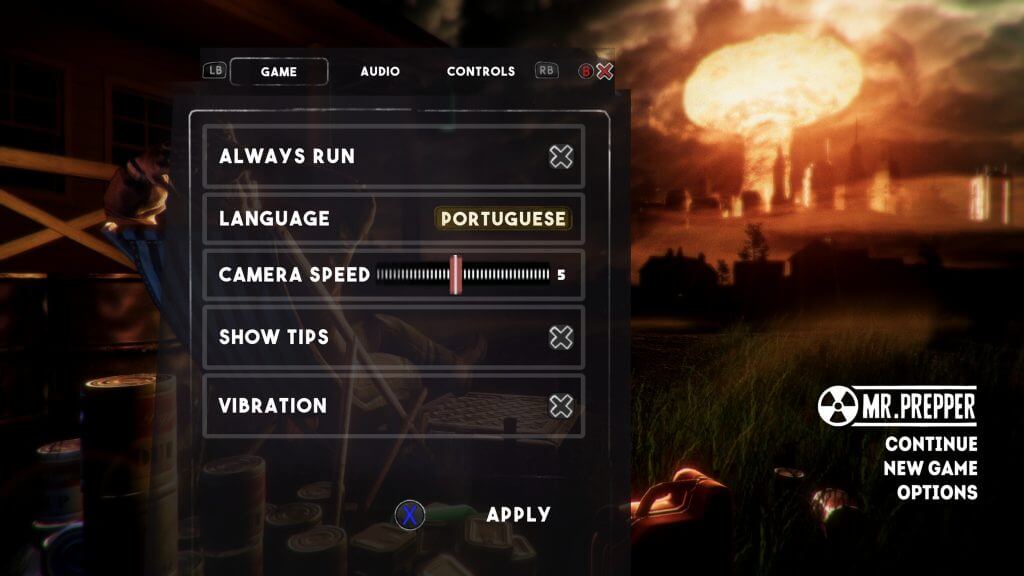The height and width of the screenshot is (576, 1024).
Task: Change the Portuguese language selection
Action: tap(503, 219)
